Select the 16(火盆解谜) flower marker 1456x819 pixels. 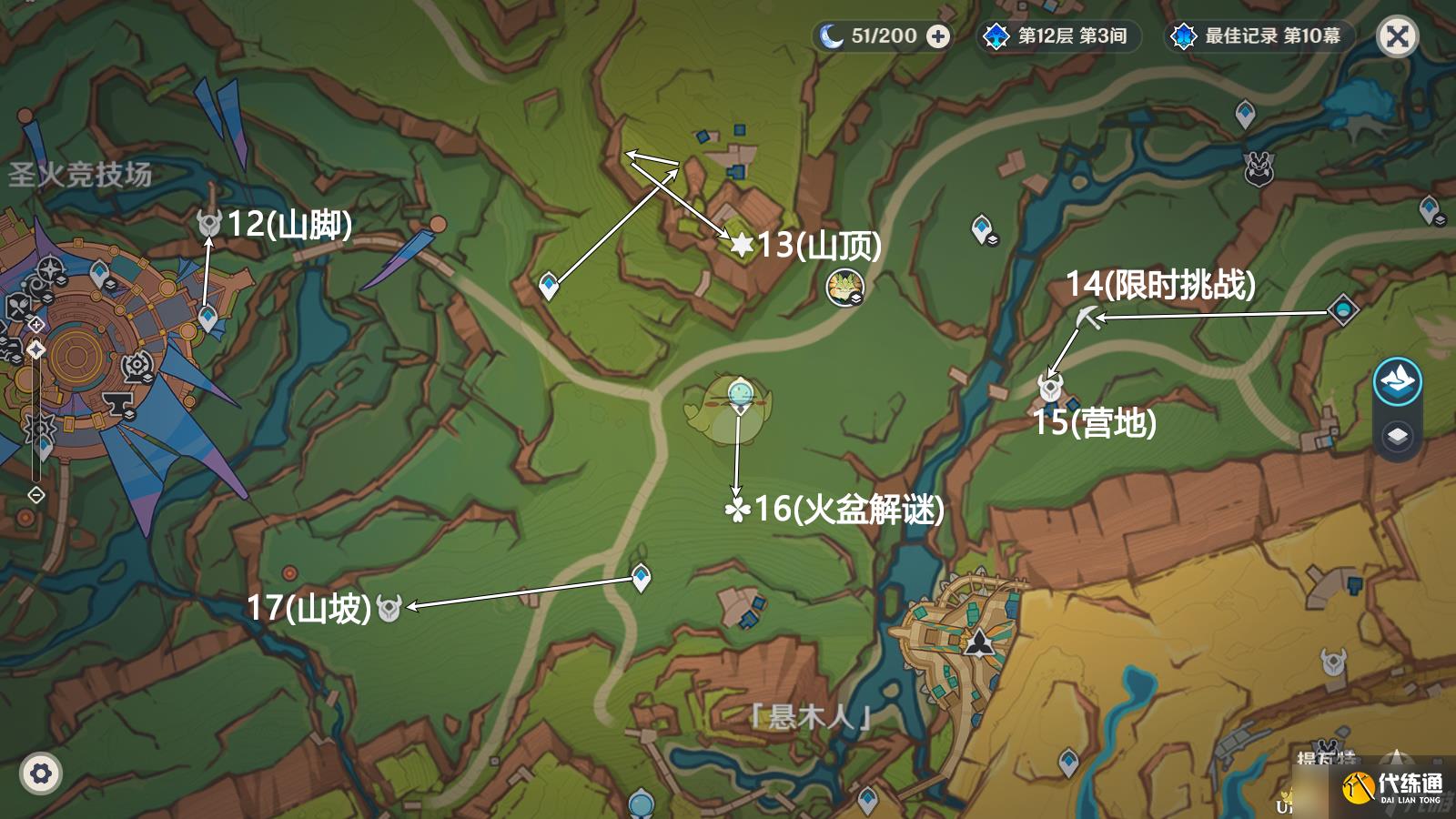739,510
